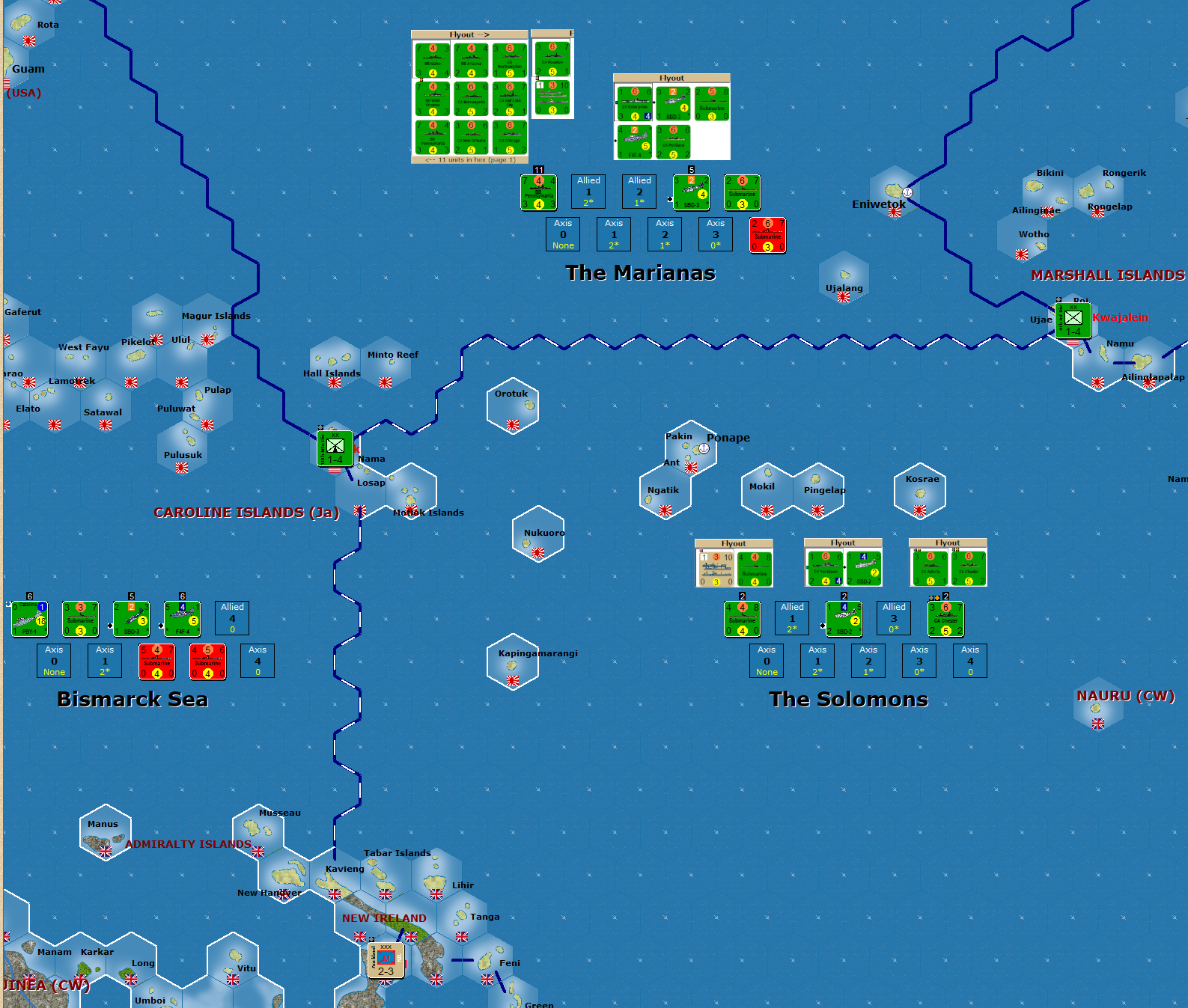1188x1008 pixels.
Task: Click '<-- 11 units in hex (page 1)' navigation
Action: 472,158
